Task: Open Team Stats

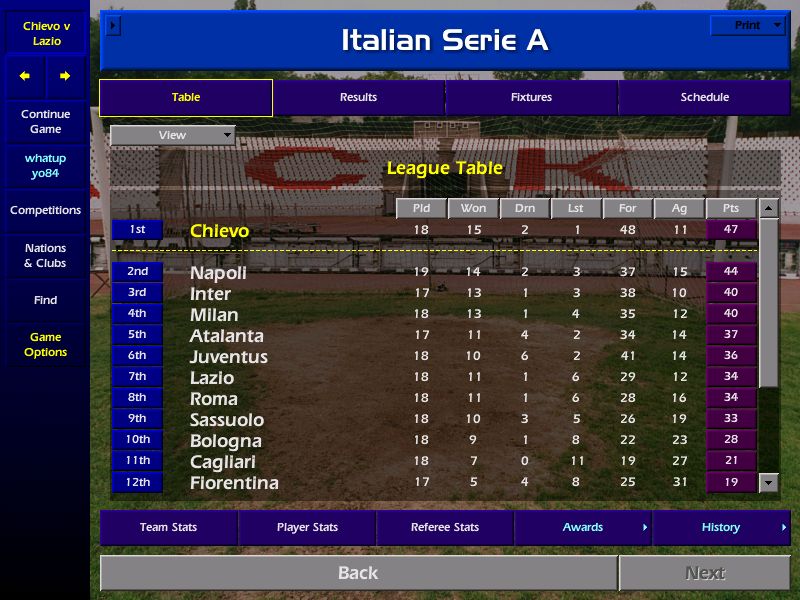Action: pos(168,528)
